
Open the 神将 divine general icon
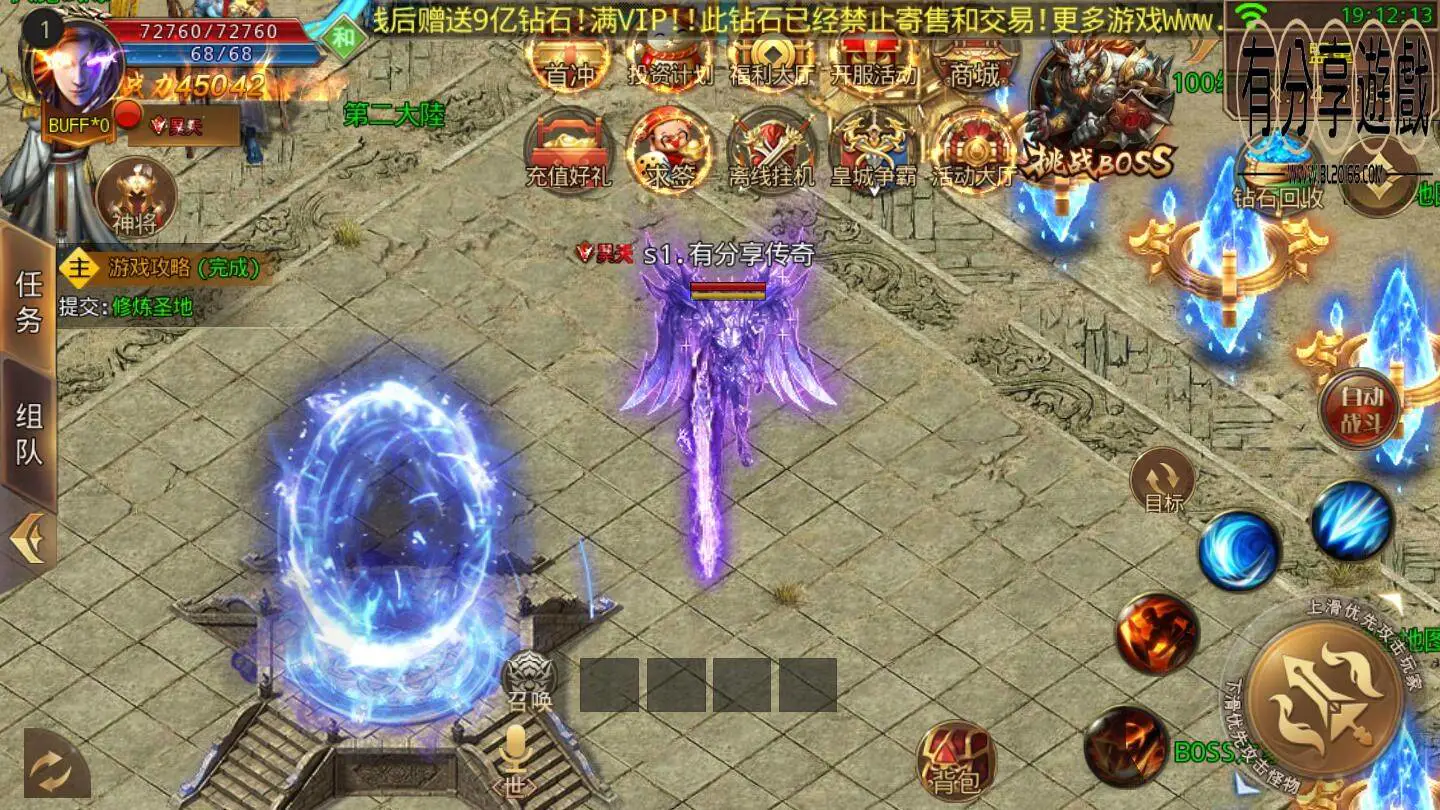click(x=135, y=198)
